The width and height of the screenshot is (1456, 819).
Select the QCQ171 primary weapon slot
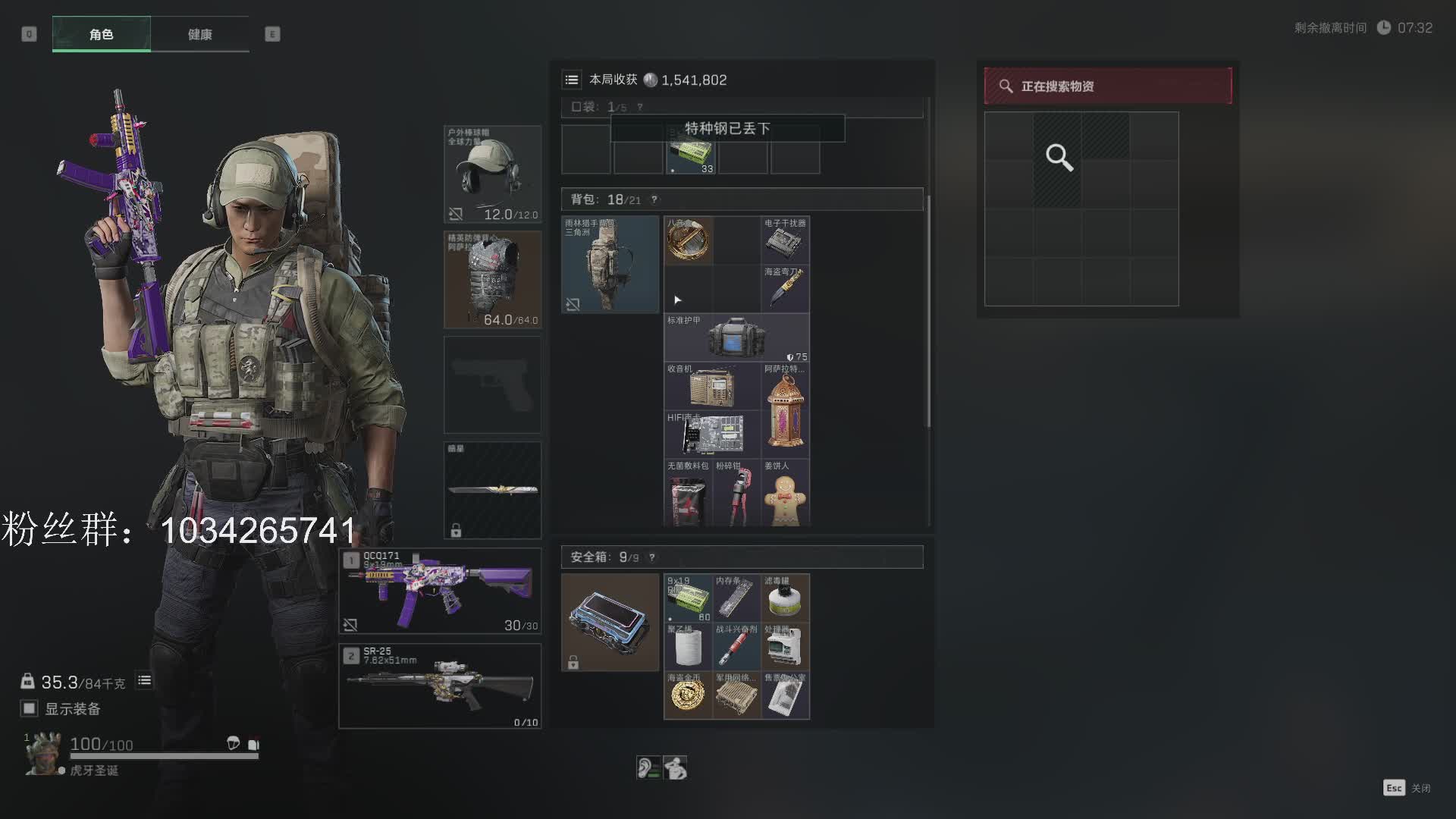point(440,591)
